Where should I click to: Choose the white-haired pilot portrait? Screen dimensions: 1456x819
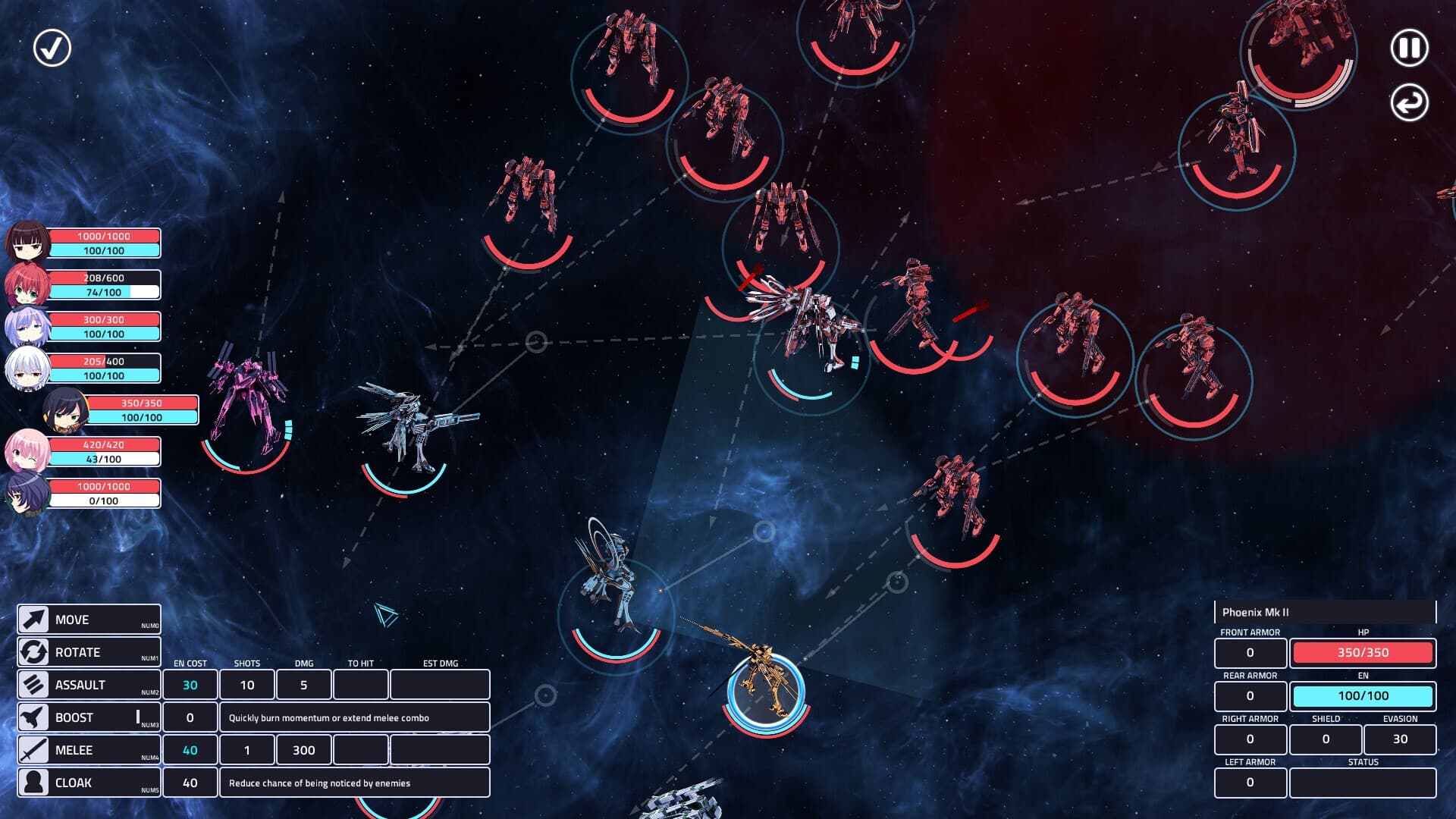coord(28,369)
